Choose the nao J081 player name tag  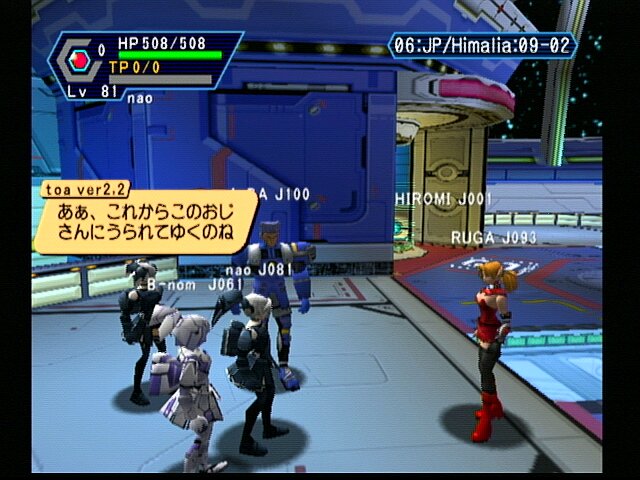click(x=259, y=269)
